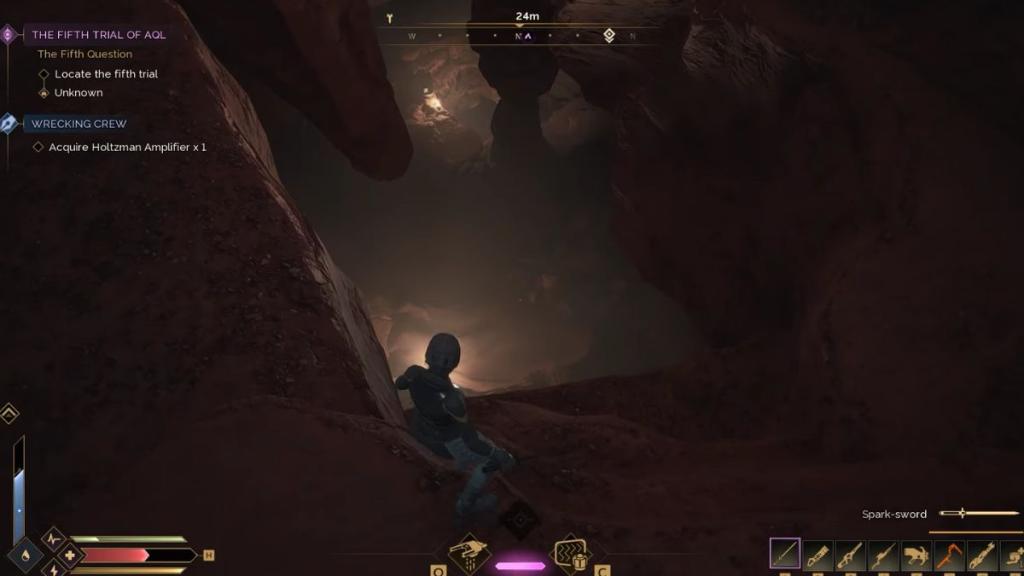Image resolution: width=1024 pixels, height=576 pixels.
Task: Click the water droplet hydration icon
Action: coord(24,555)
